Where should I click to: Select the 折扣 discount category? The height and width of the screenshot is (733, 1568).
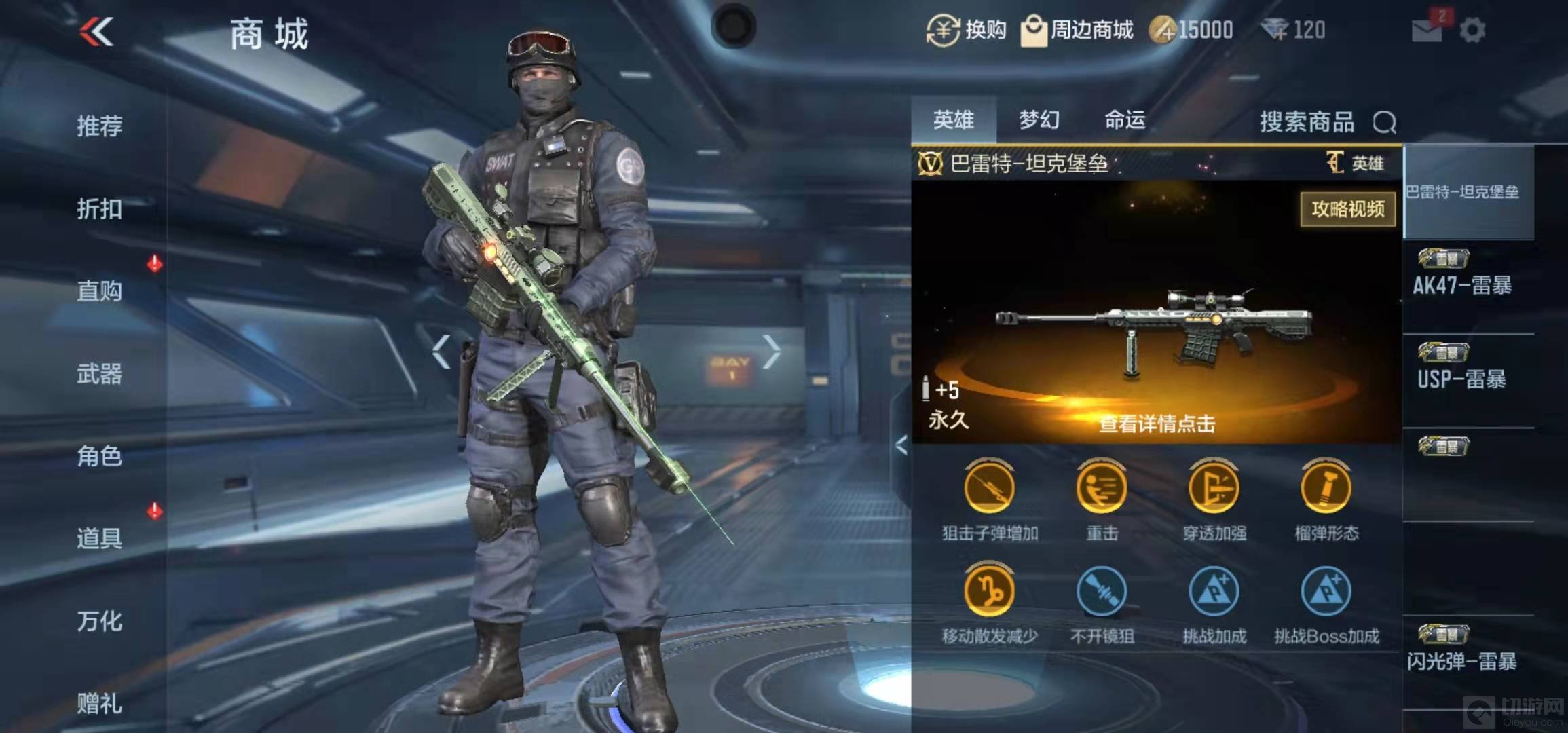pos(100,209)
